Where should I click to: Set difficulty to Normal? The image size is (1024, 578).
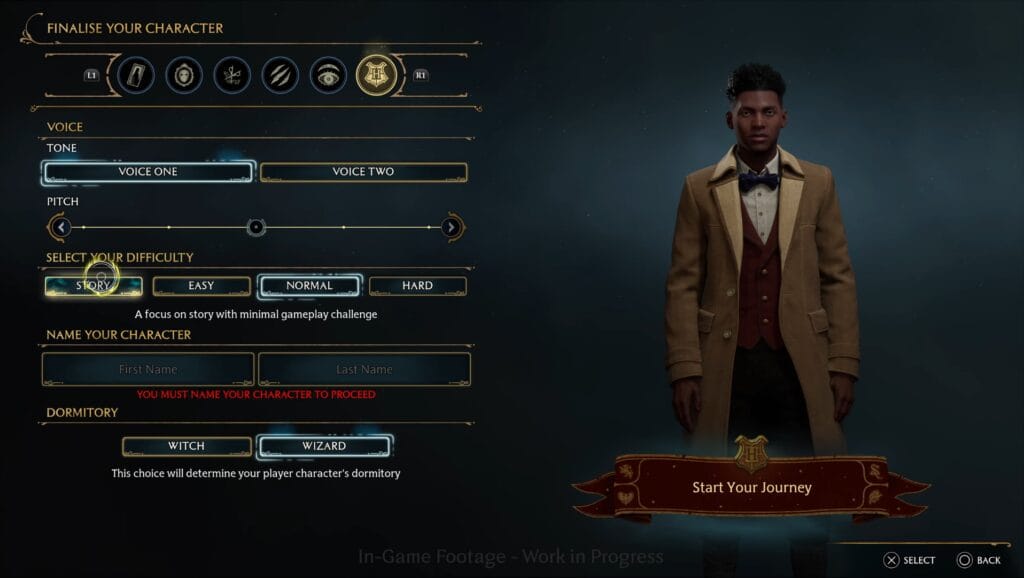(x=309, y=286)
